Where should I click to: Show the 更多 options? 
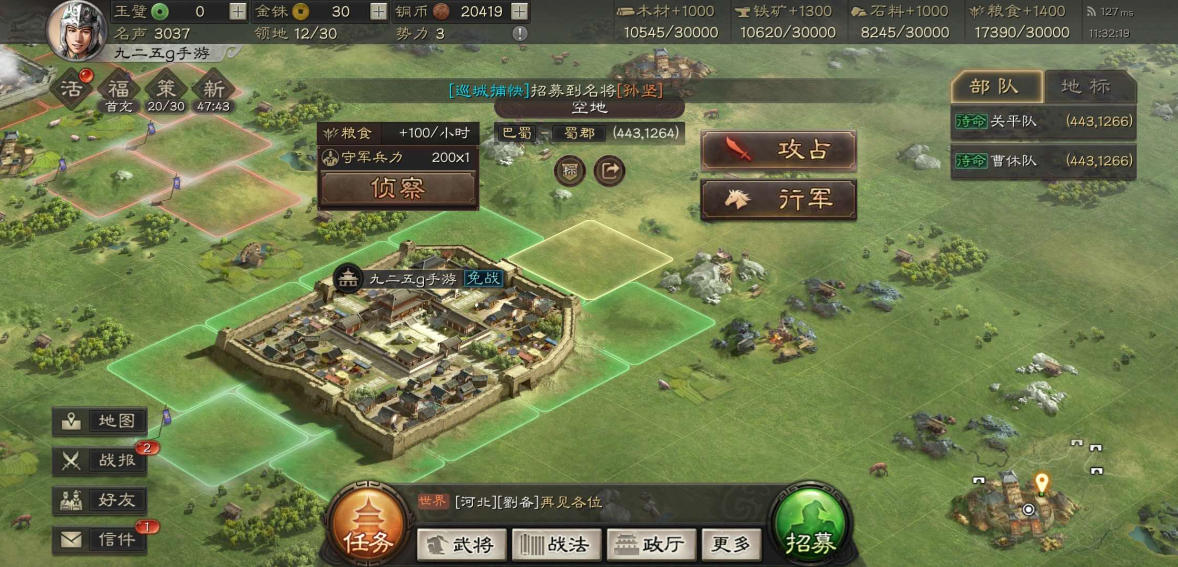[730, 544]
